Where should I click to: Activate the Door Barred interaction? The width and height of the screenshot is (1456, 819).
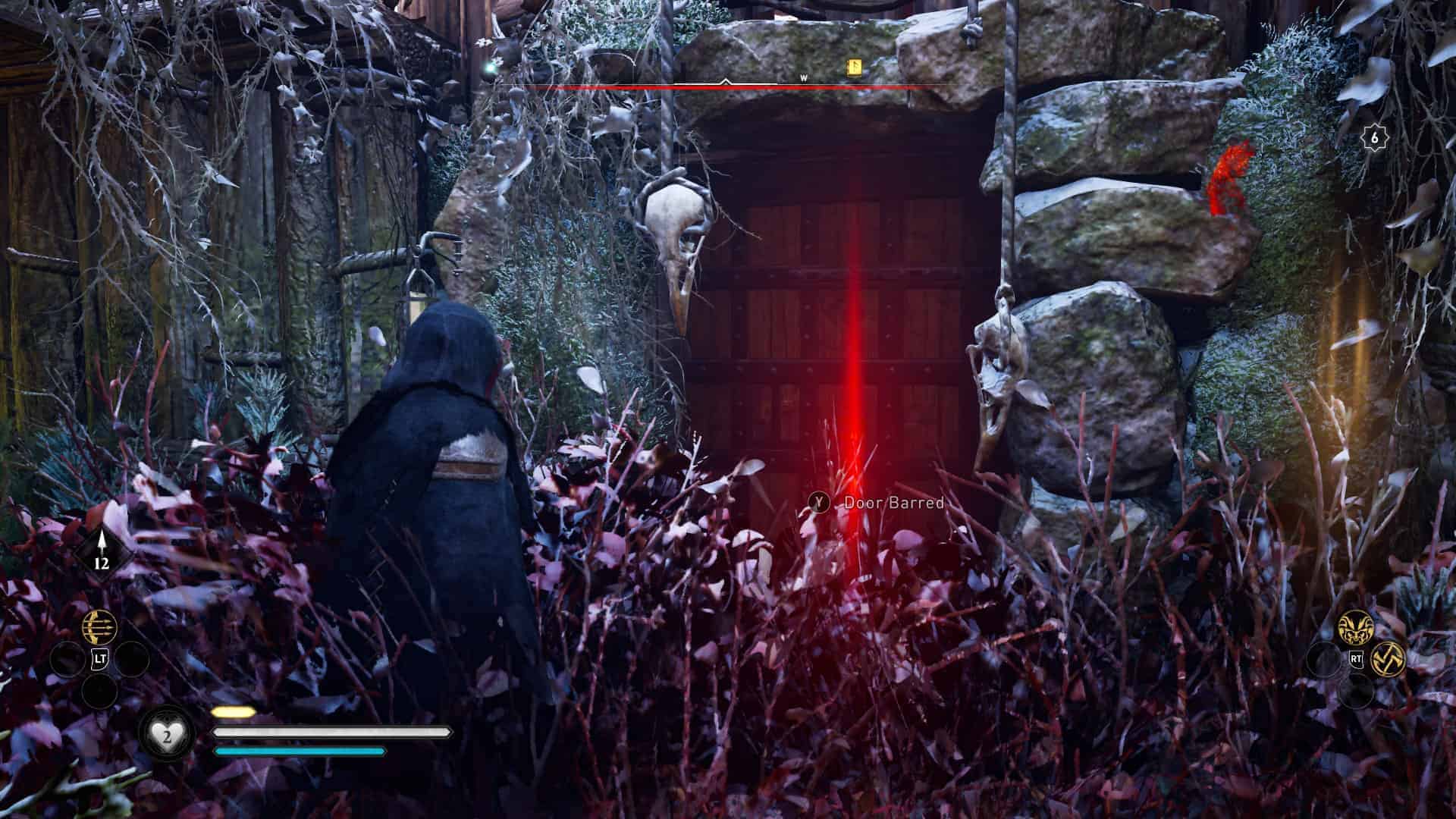pyautogui.click(x=821, y=502)
